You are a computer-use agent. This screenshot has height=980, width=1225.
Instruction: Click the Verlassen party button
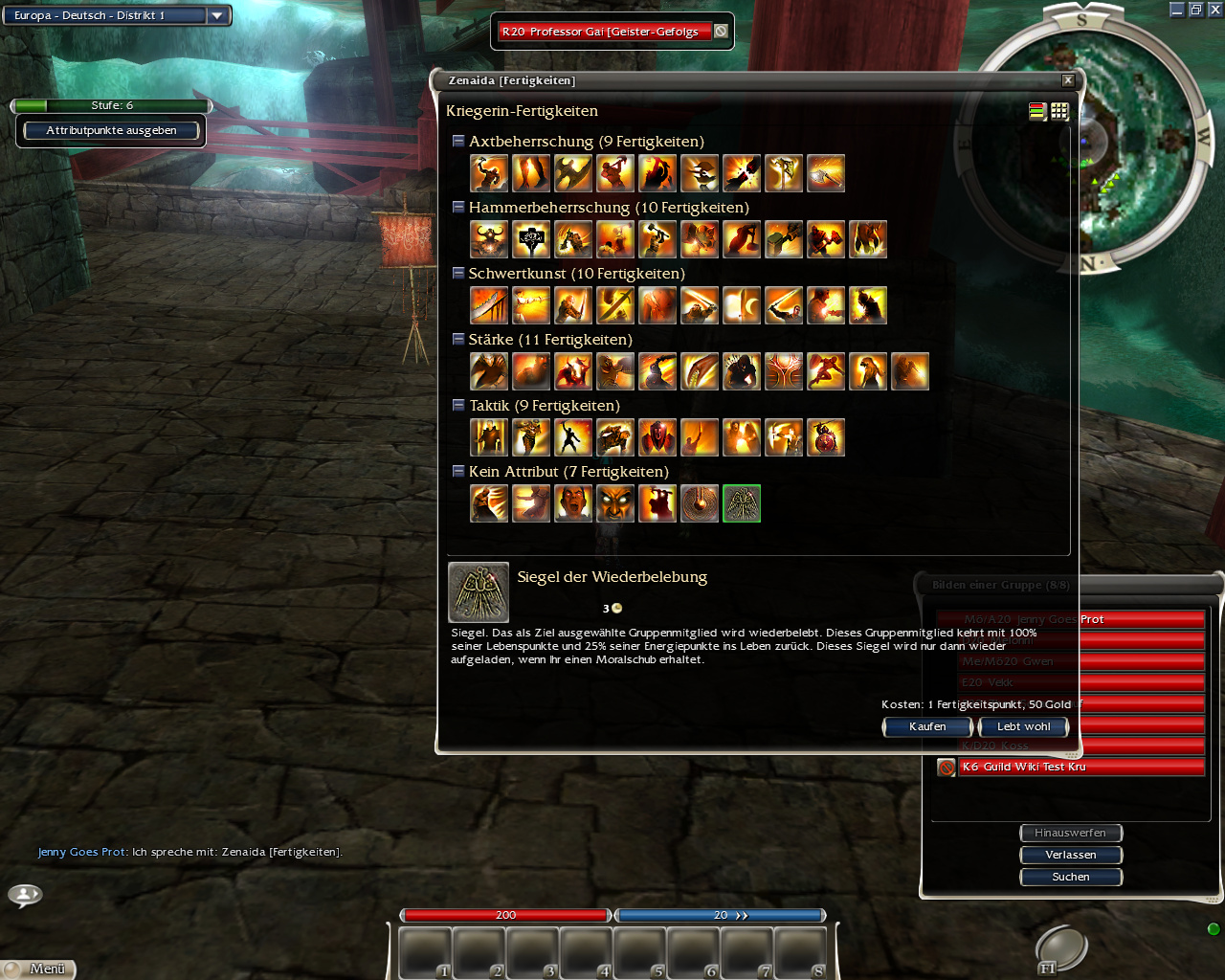point(1070,855)
